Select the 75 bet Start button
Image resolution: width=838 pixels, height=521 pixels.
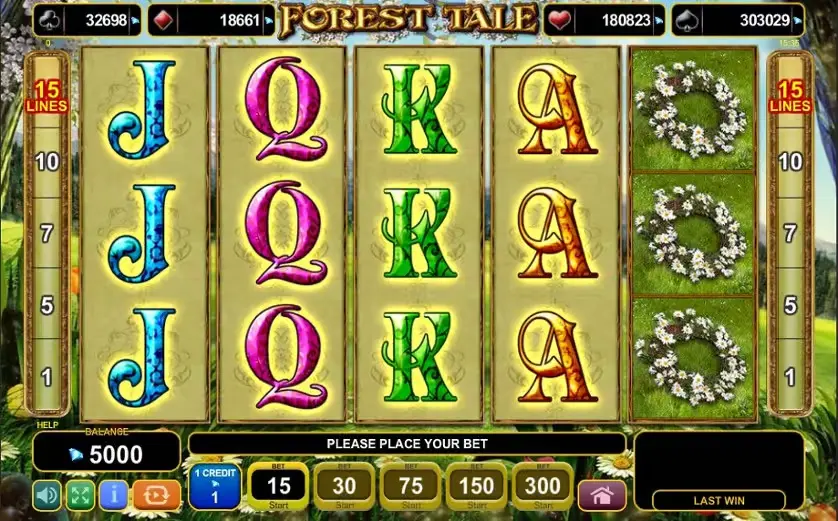410,487
